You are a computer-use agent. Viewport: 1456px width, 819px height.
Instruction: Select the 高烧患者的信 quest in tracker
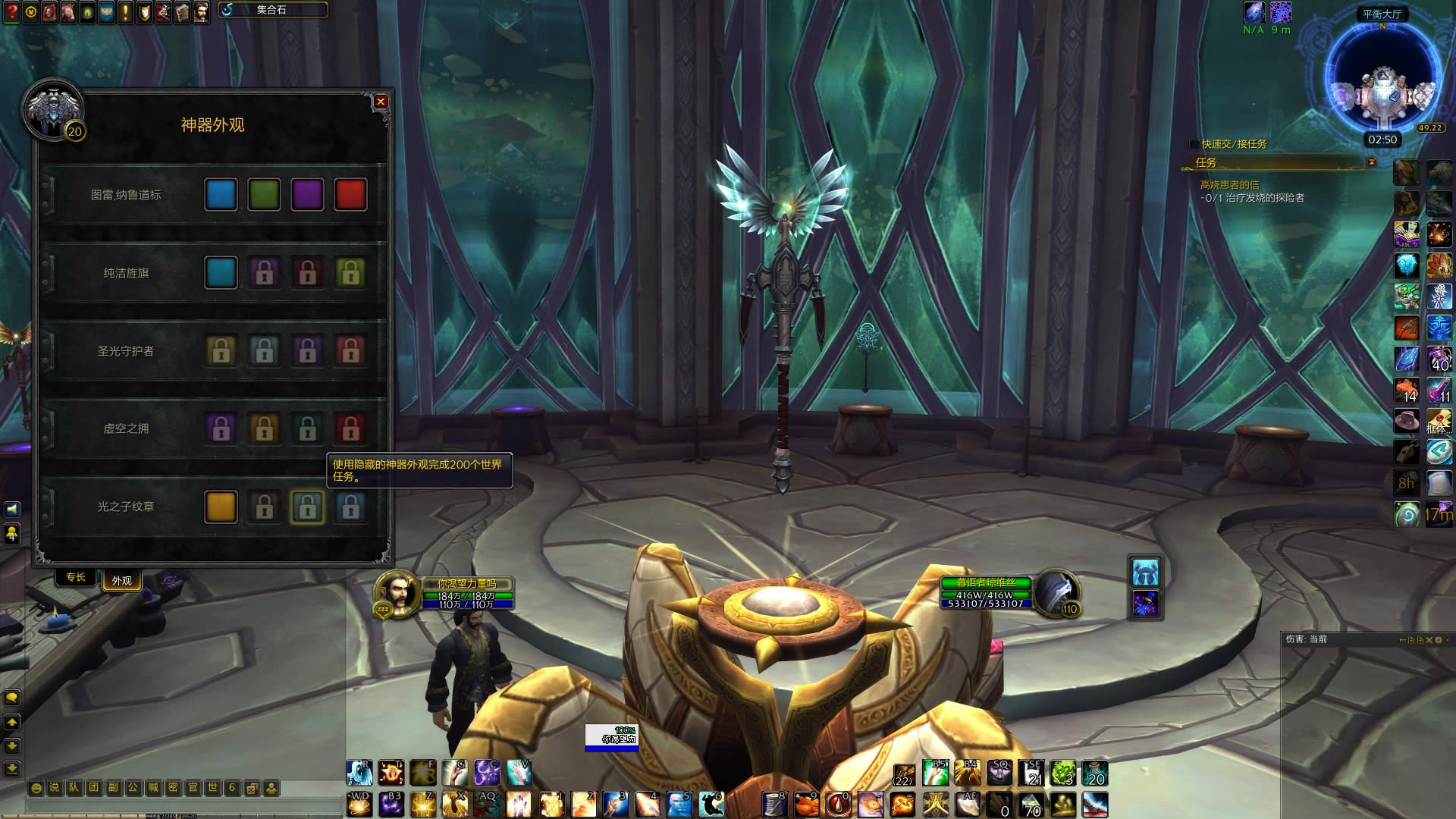[1228, 185]
